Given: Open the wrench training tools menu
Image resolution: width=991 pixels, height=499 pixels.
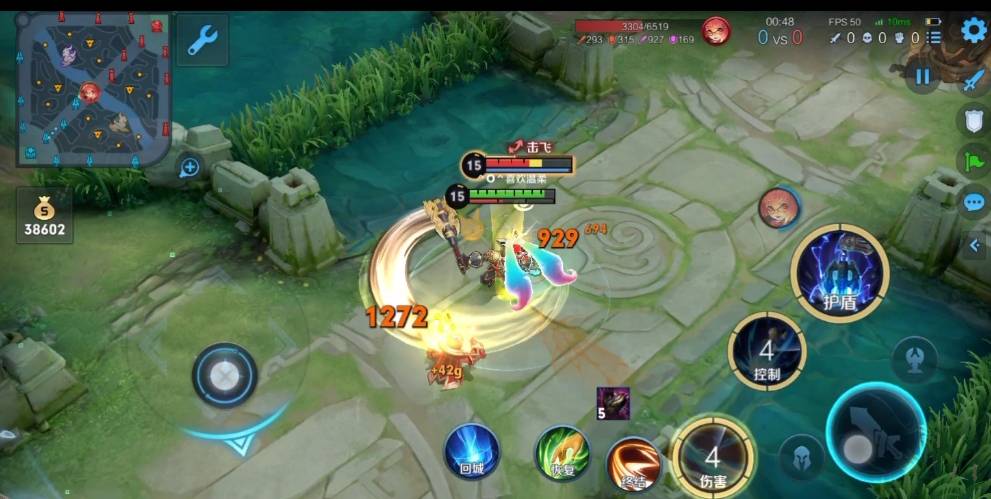Looking at the screenshot, I should (202, 40).
